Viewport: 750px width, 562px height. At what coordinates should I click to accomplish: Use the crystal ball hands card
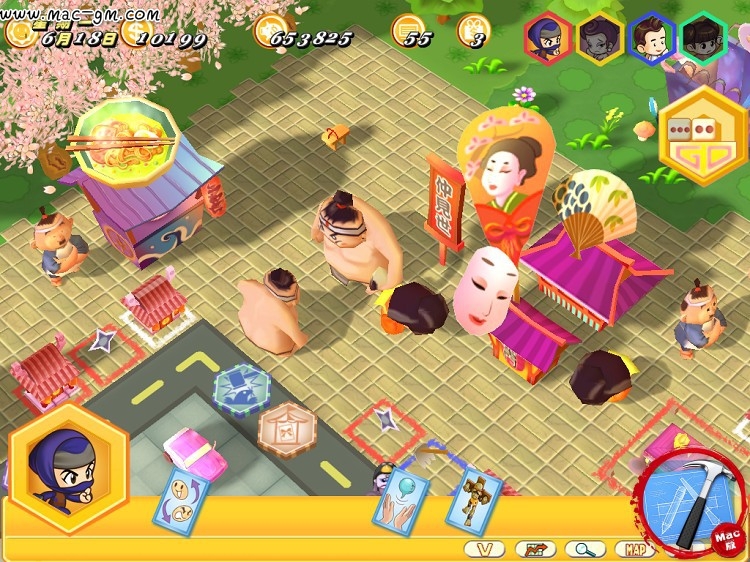[x=400, y=497]
